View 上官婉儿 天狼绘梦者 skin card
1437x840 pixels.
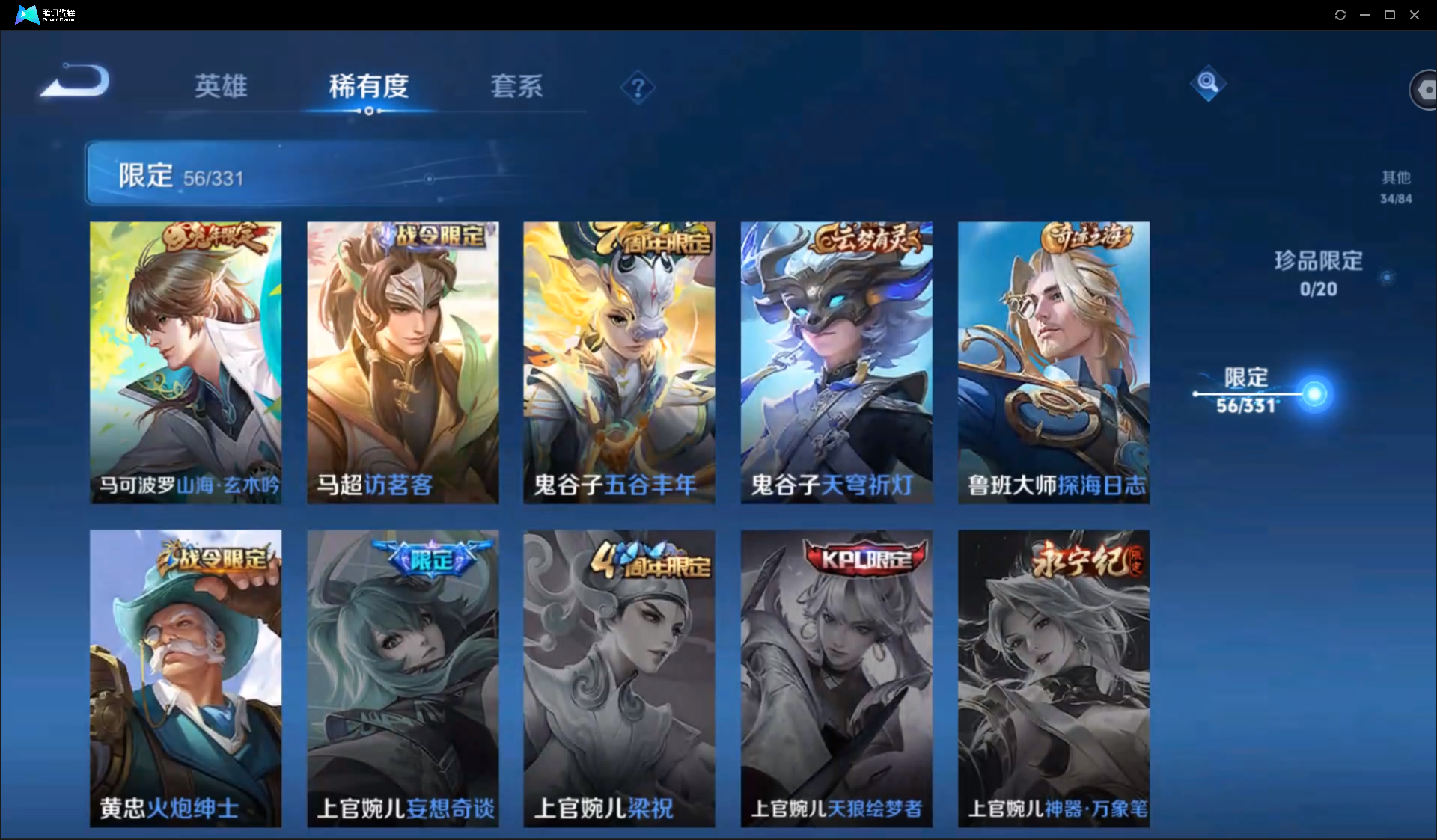point(836,678)
